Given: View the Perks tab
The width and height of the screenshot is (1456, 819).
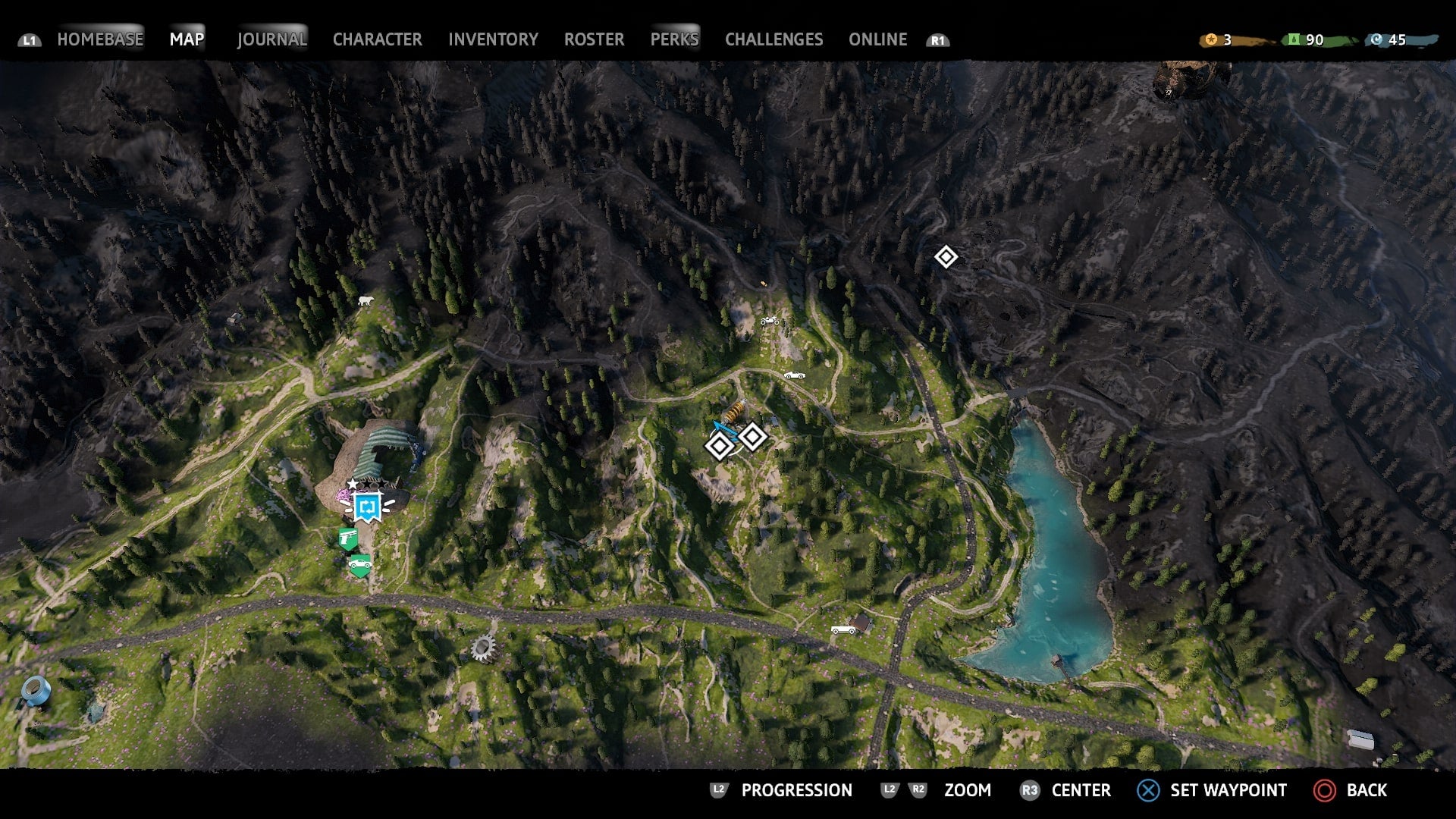Looking at the screenshot, I should click(674, 39).
